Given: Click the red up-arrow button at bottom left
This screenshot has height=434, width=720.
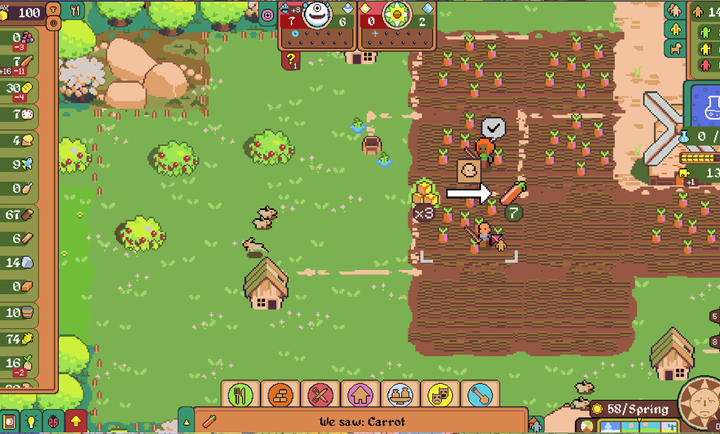Looking at the screenshot, I should pos(75,420).
